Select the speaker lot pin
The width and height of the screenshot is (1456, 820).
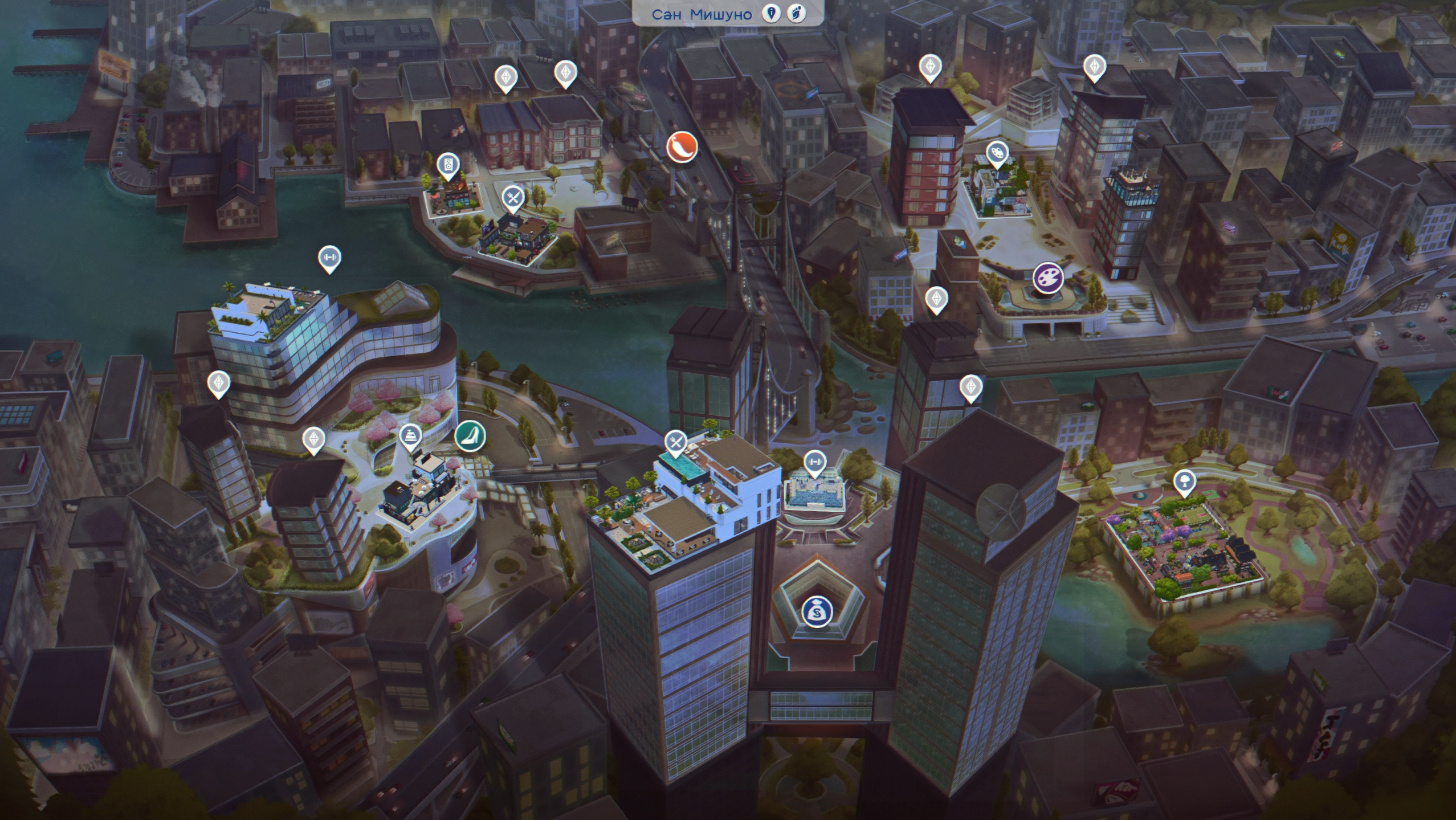[x=448, y=165]
